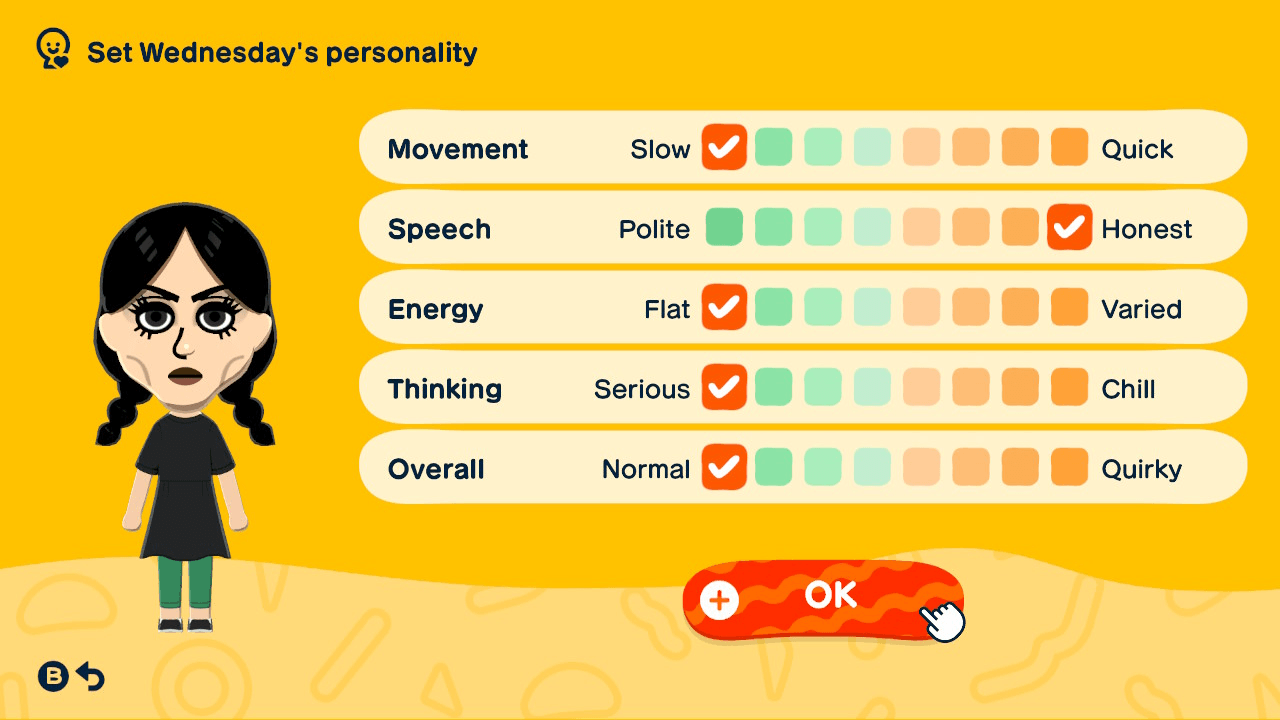Select the rightmost Varied segment for Energy
Image resolution: width=1280 pixels, height=720 pixels.
point(1069,308)
